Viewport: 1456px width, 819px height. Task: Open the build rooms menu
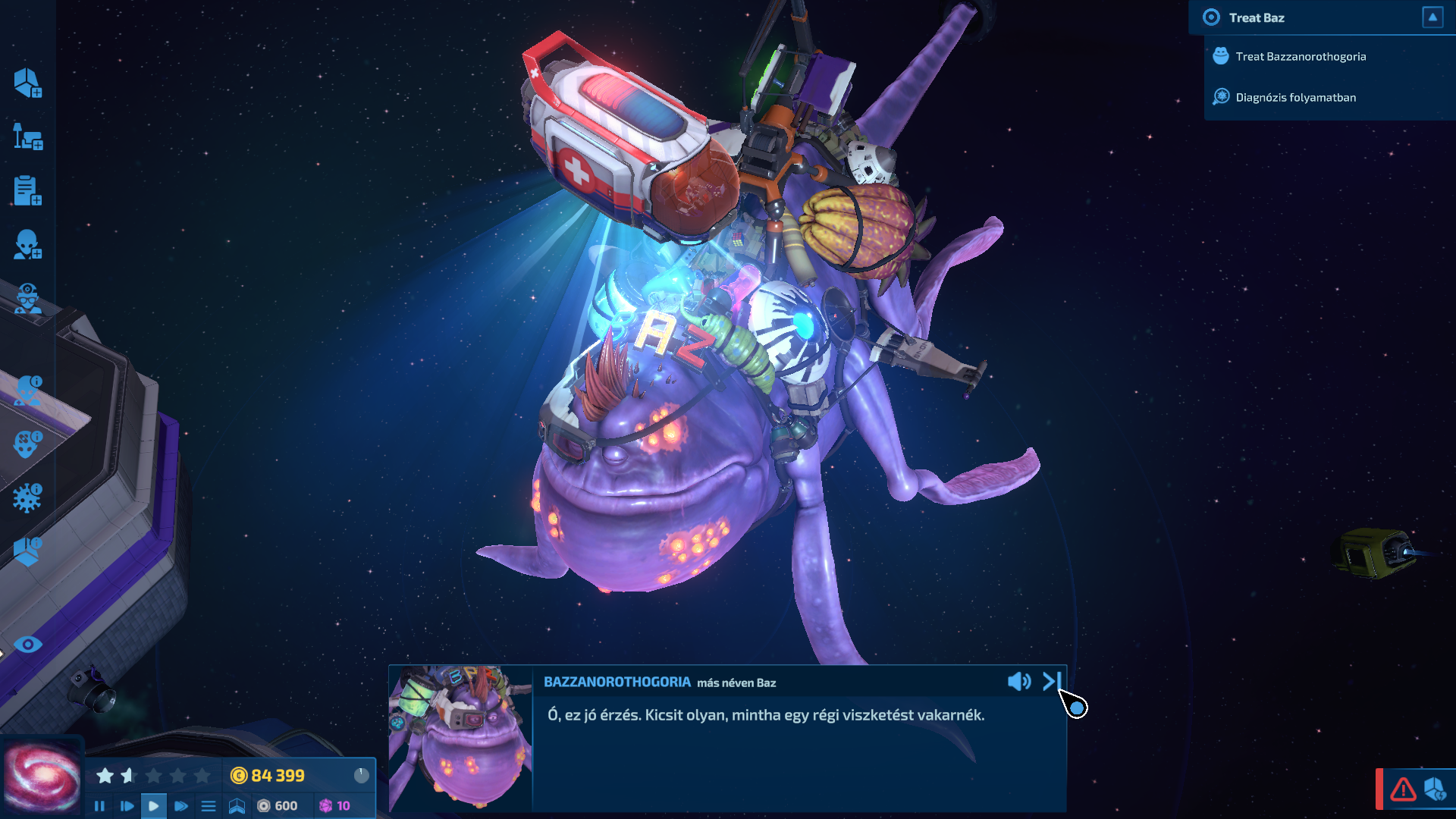pyautogui.click(x=27, y=83)
